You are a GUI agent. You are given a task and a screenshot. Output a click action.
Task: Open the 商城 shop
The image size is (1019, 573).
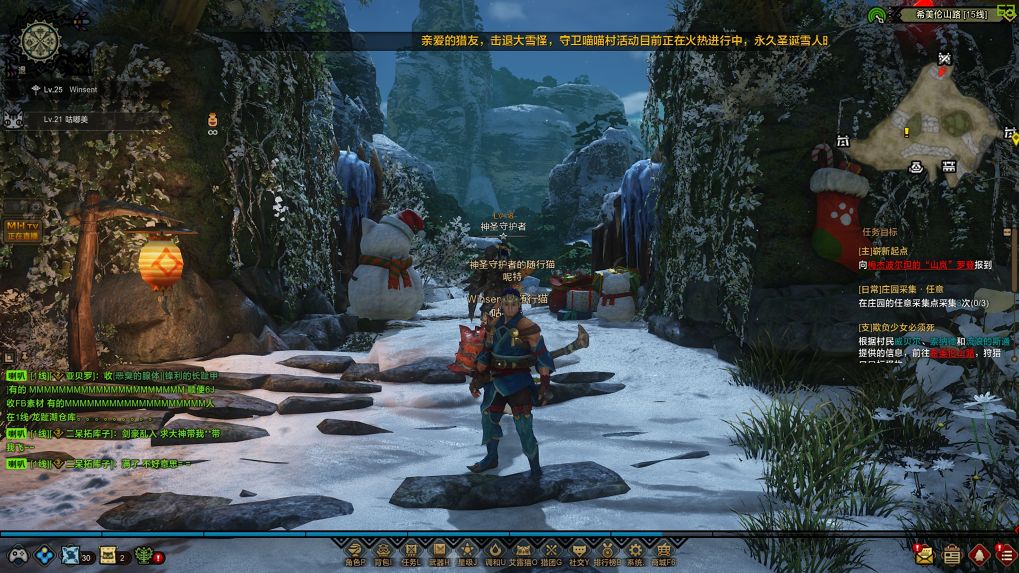663,551
